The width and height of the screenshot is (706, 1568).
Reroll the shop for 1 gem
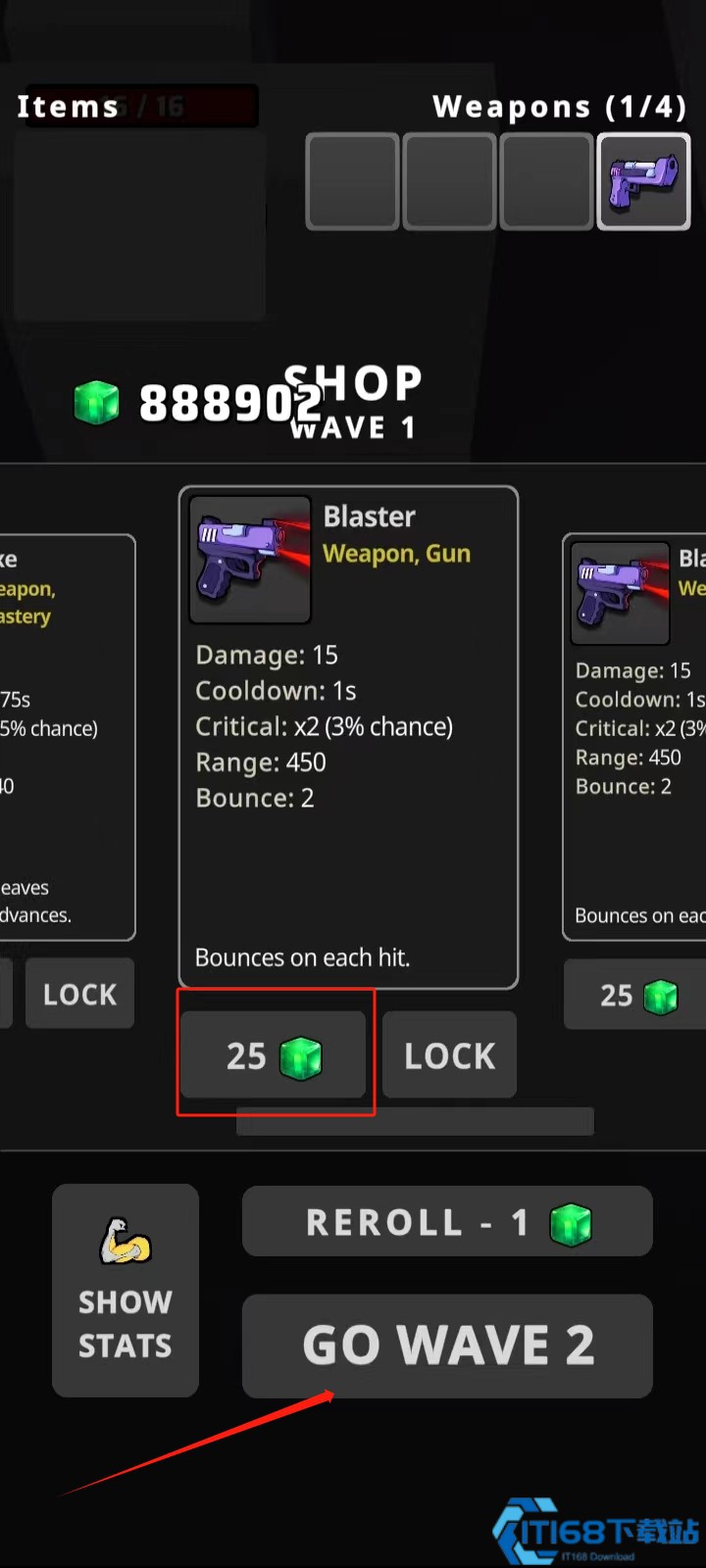447,1222
